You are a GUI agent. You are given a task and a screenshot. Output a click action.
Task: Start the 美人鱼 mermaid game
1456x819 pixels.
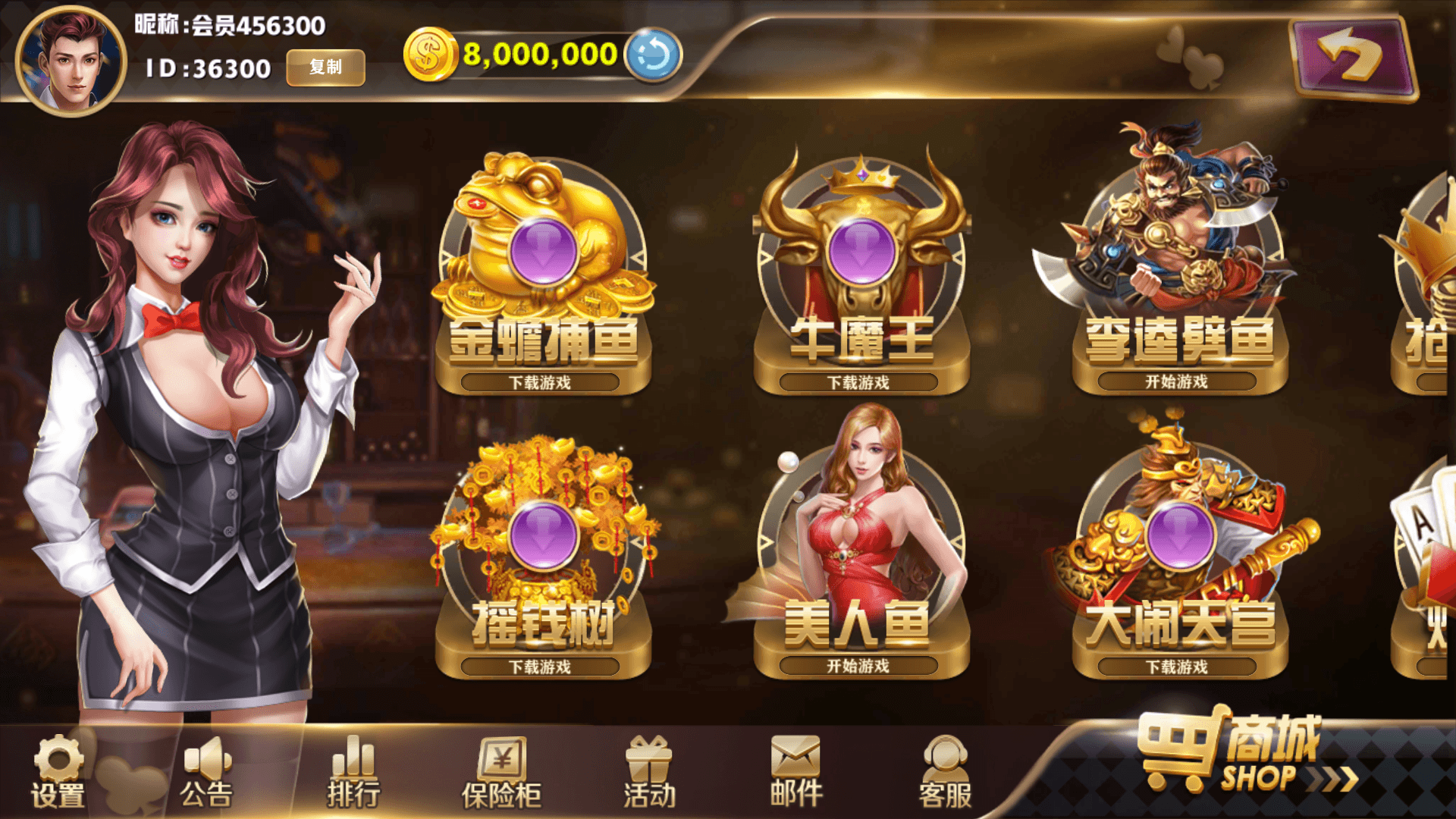[858, 666]
